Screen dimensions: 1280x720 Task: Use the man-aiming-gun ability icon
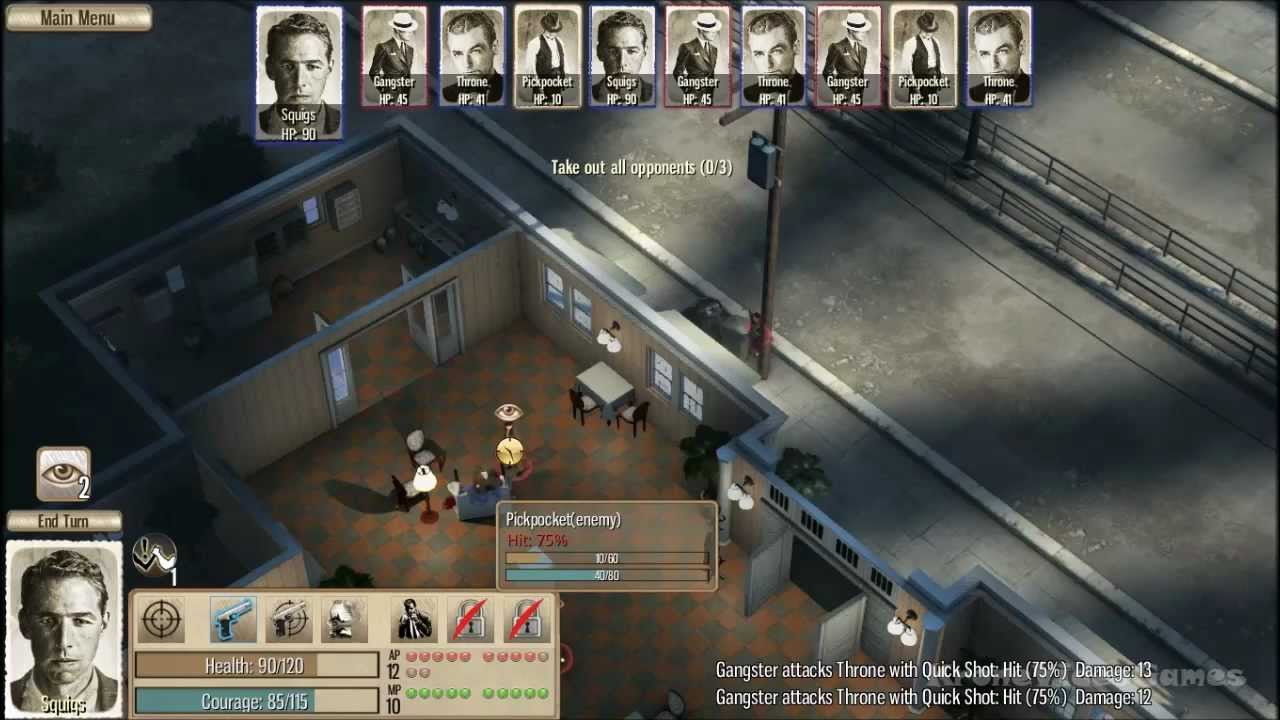[413, 621]
